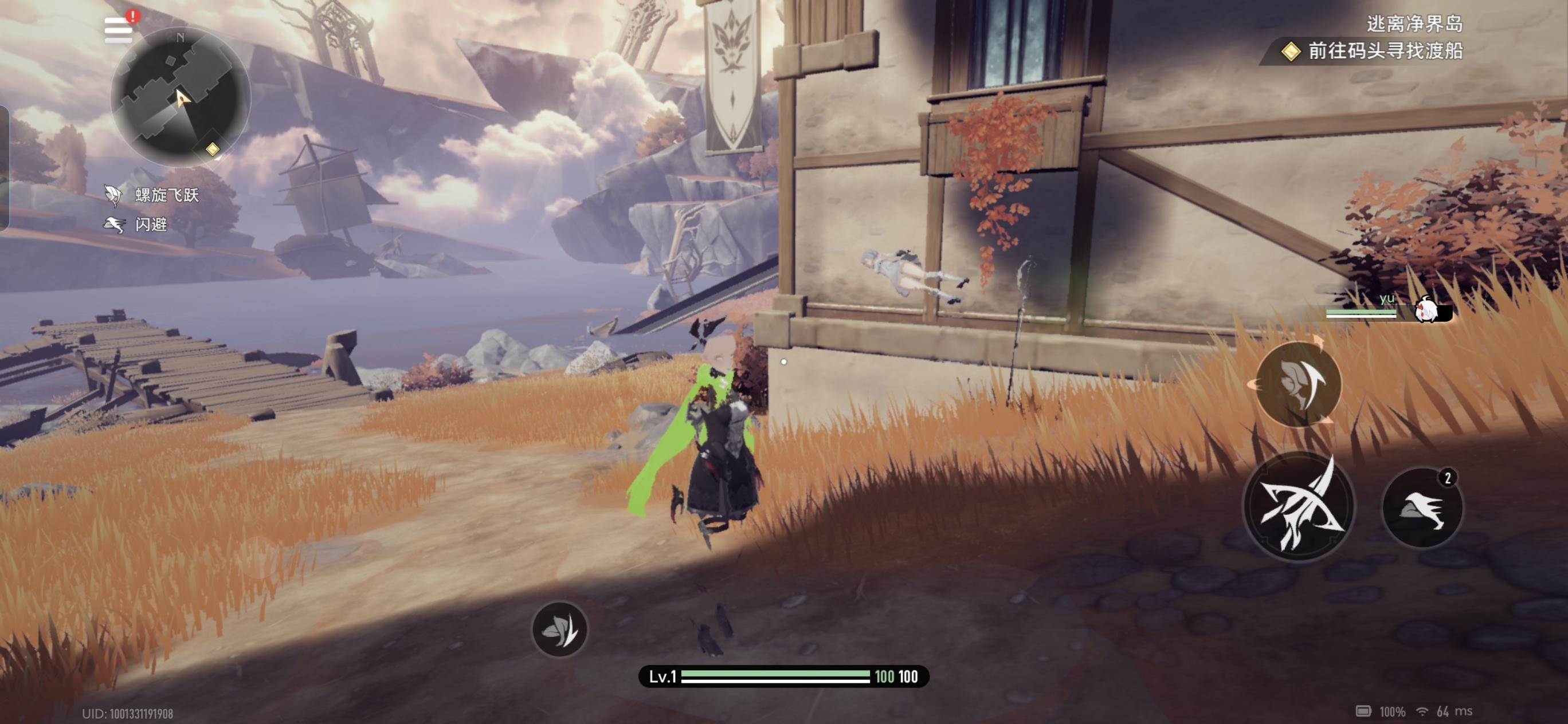
Task: Trigger the upper brown spiral skill button
Action: pos(1298,383)
